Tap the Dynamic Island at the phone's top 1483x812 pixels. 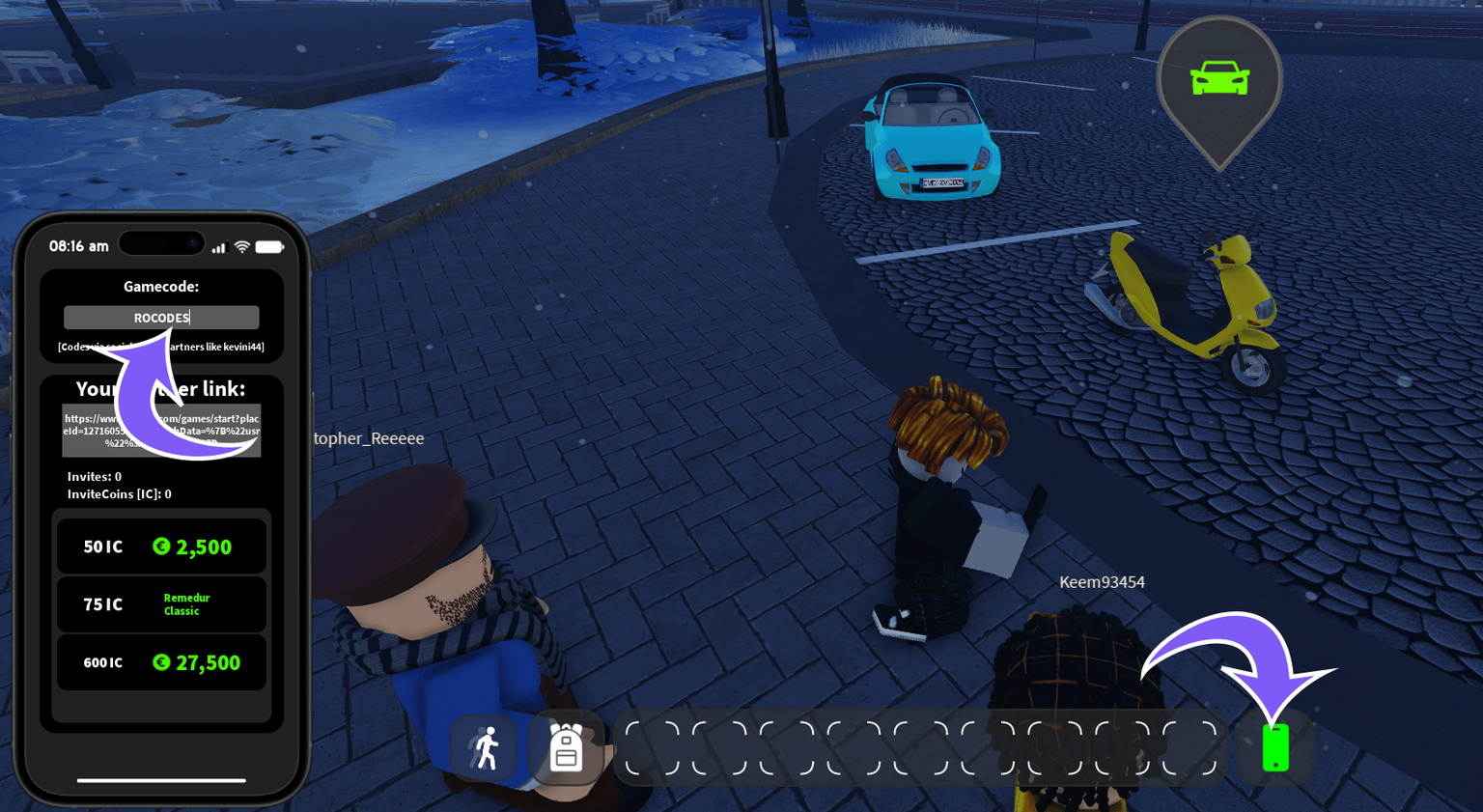coord(161,242)
